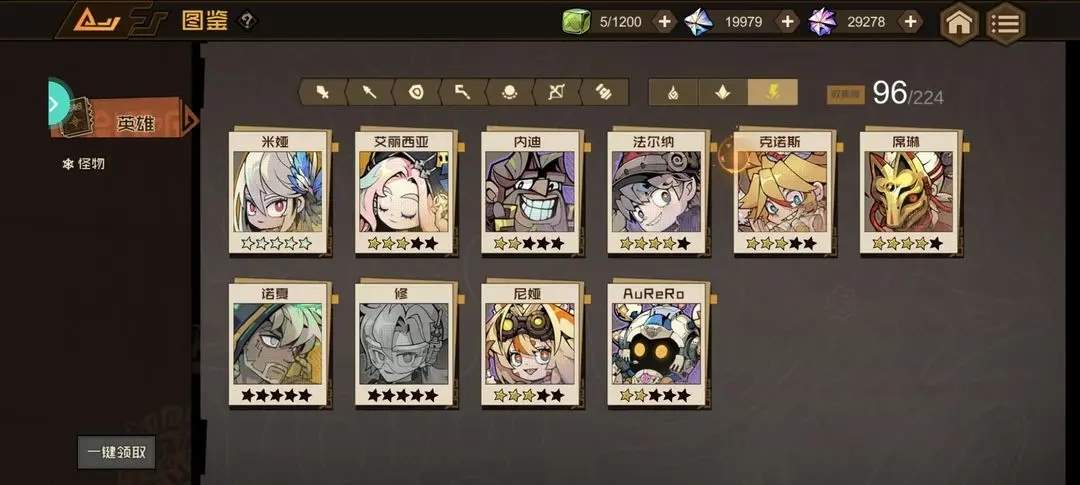Select the 艾丽西亚 hero card

tap(405, 192)
